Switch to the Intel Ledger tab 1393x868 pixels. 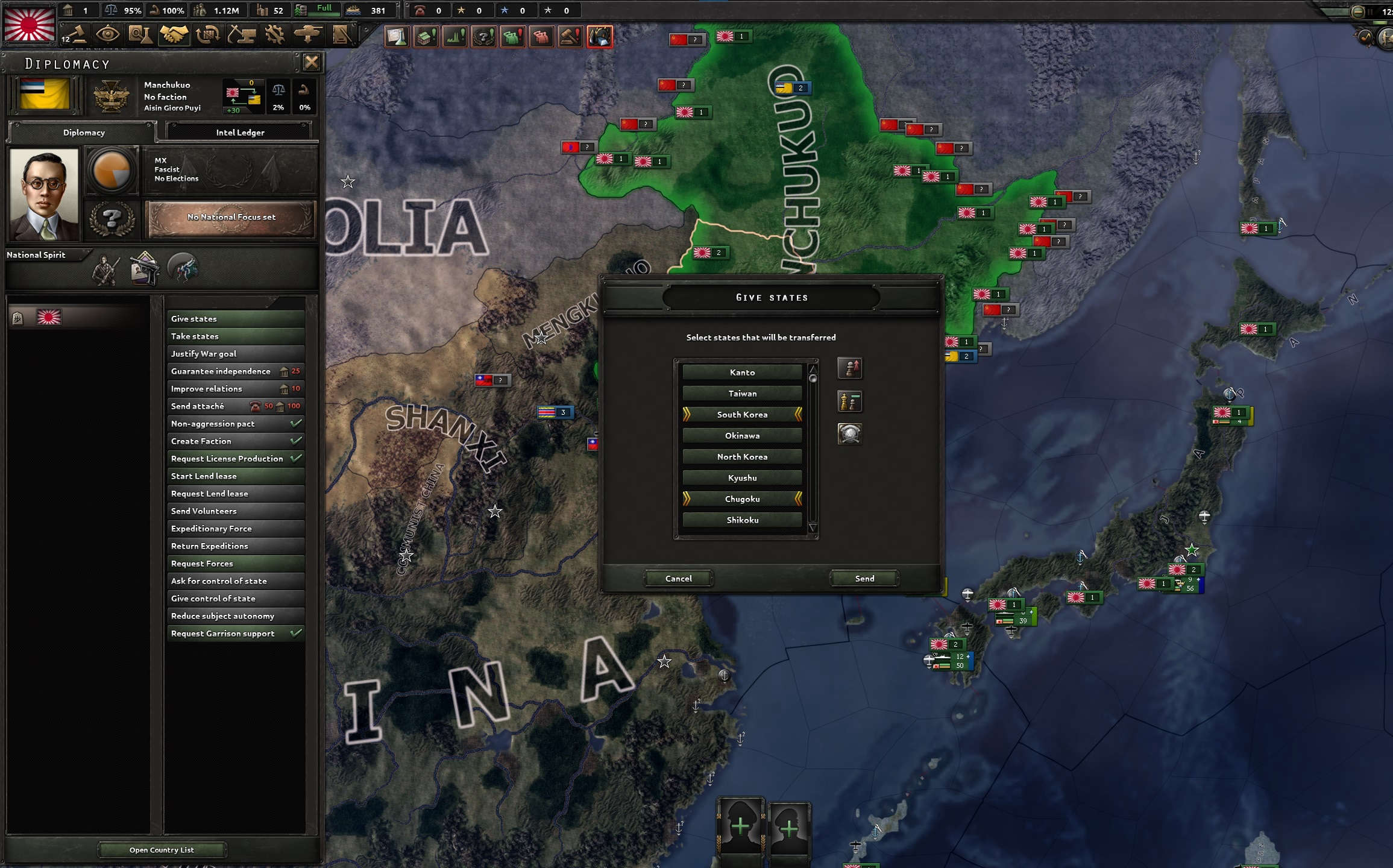point(239,131)
